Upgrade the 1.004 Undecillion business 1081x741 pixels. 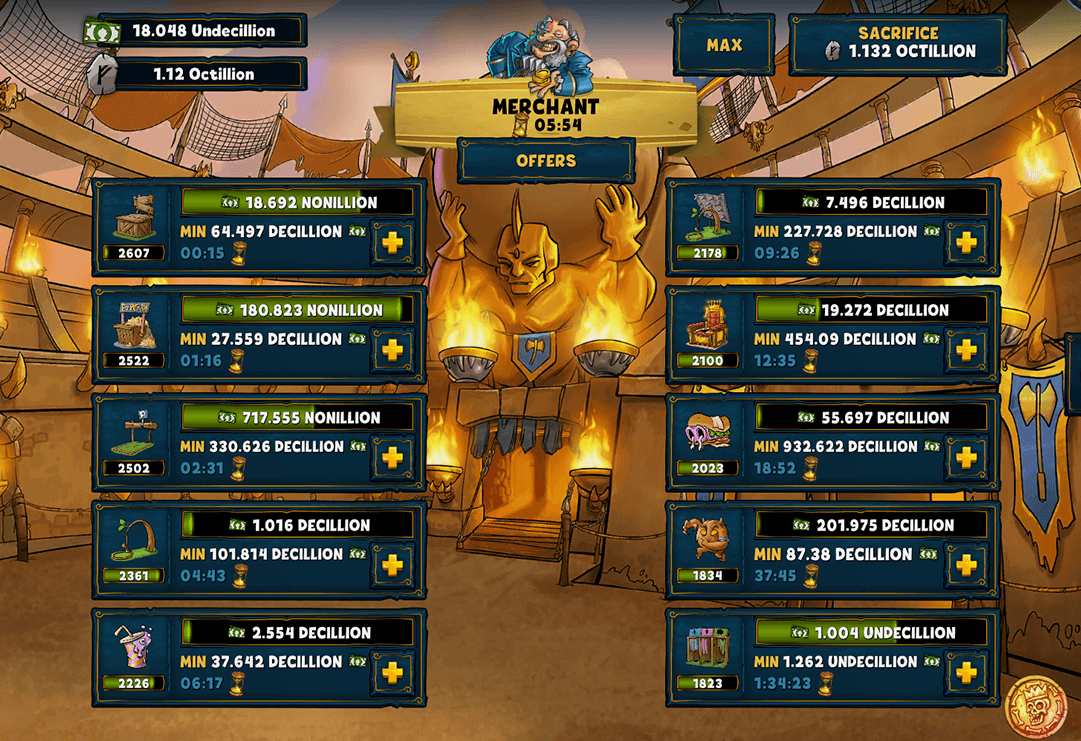[x=965, y=673]
